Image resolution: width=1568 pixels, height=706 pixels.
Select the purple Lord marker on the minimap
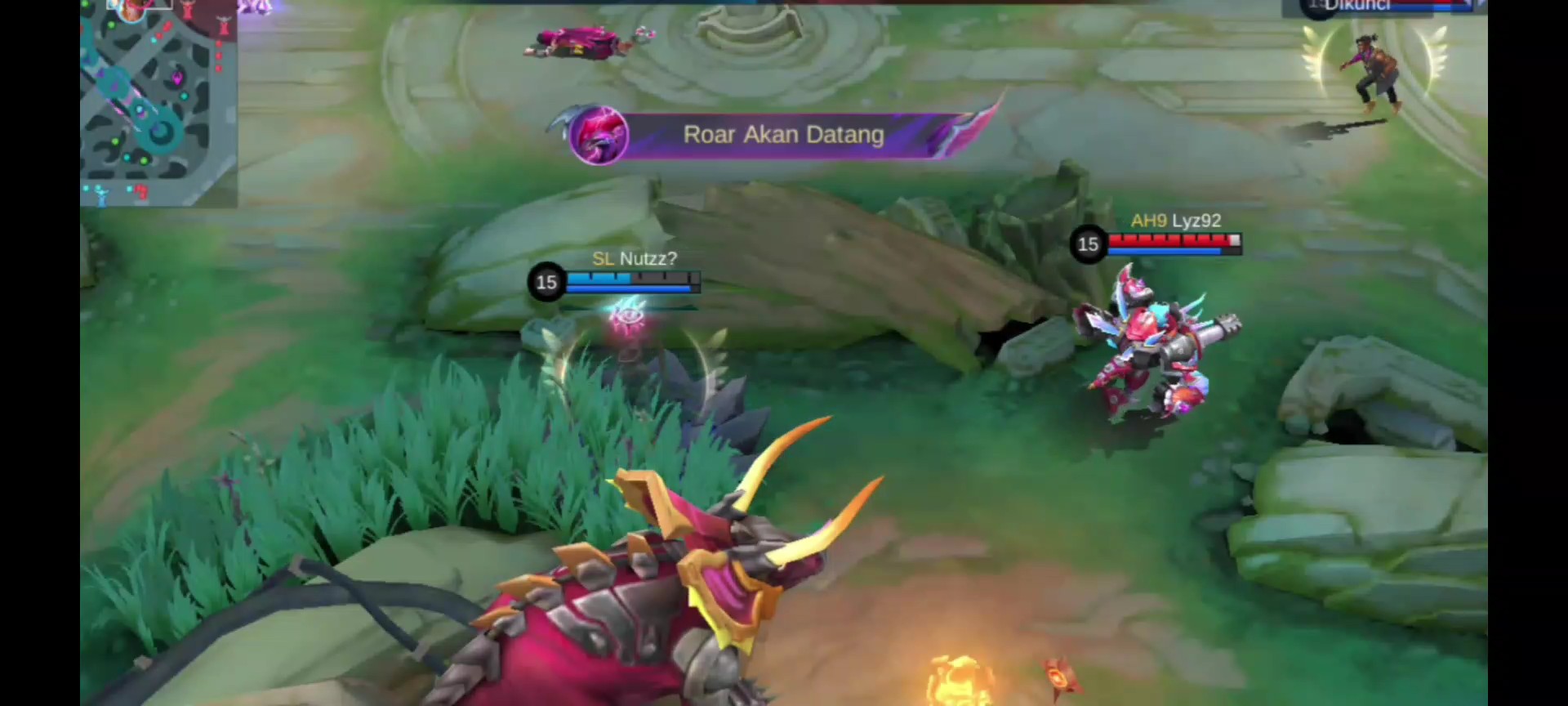click(177, 78)
